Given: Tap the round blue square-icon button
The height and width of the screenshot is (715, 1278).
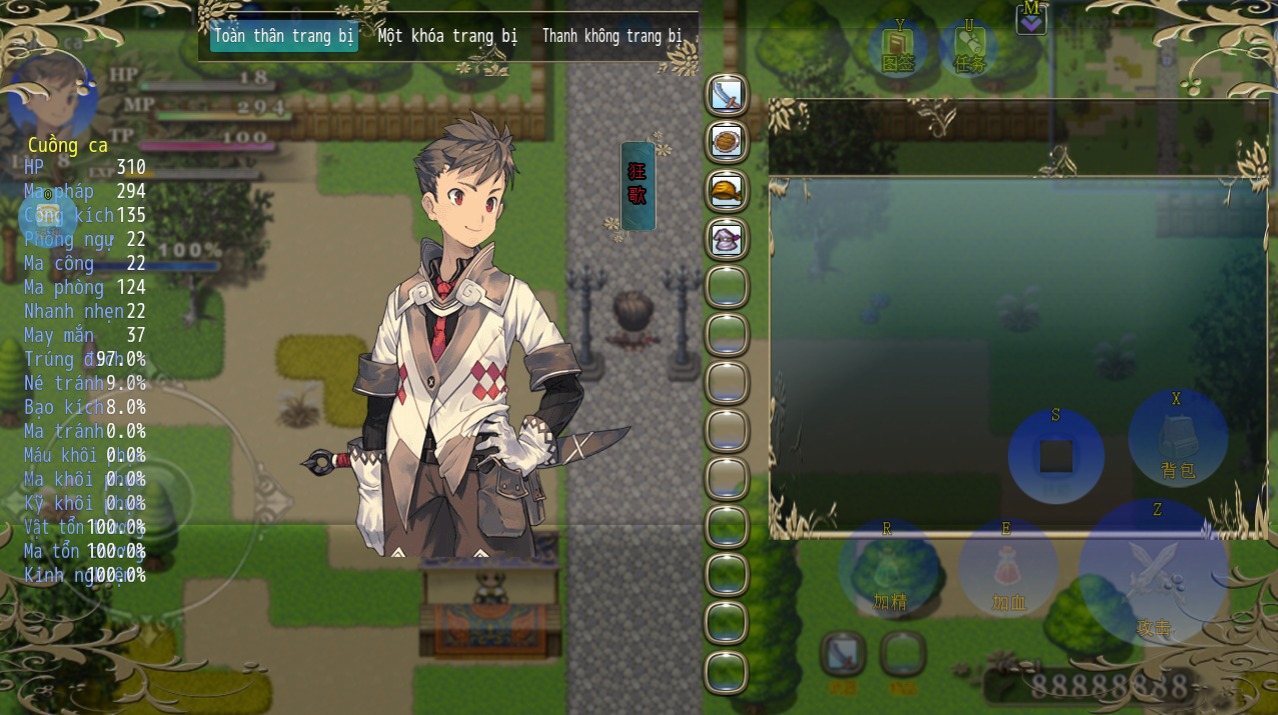Looking at the screenshot, I should click(1056, 456).
